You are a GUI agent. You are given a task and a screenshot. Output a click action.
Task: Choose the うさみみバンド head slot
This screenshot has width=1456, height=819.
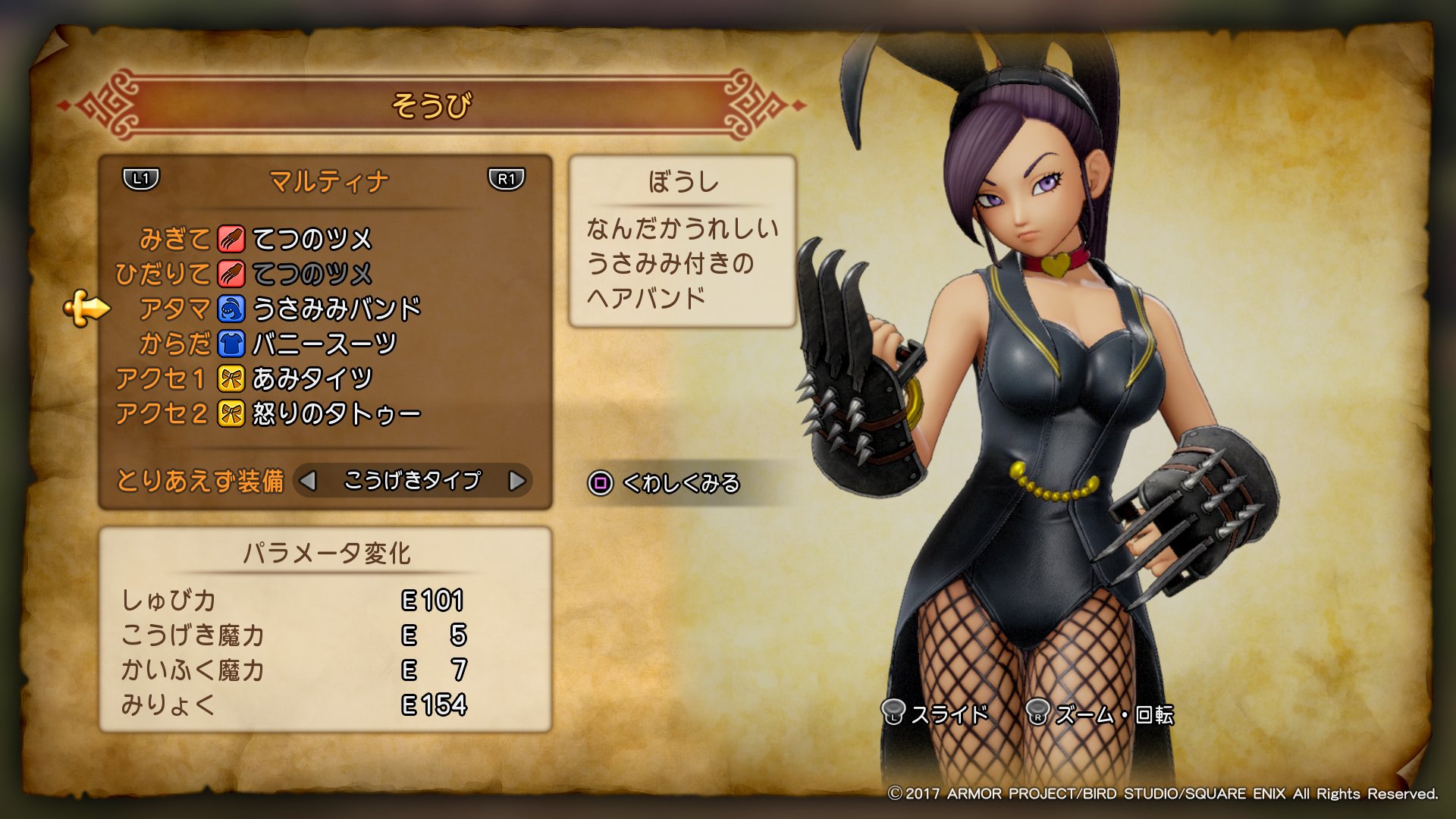click(x=335, y=309)
